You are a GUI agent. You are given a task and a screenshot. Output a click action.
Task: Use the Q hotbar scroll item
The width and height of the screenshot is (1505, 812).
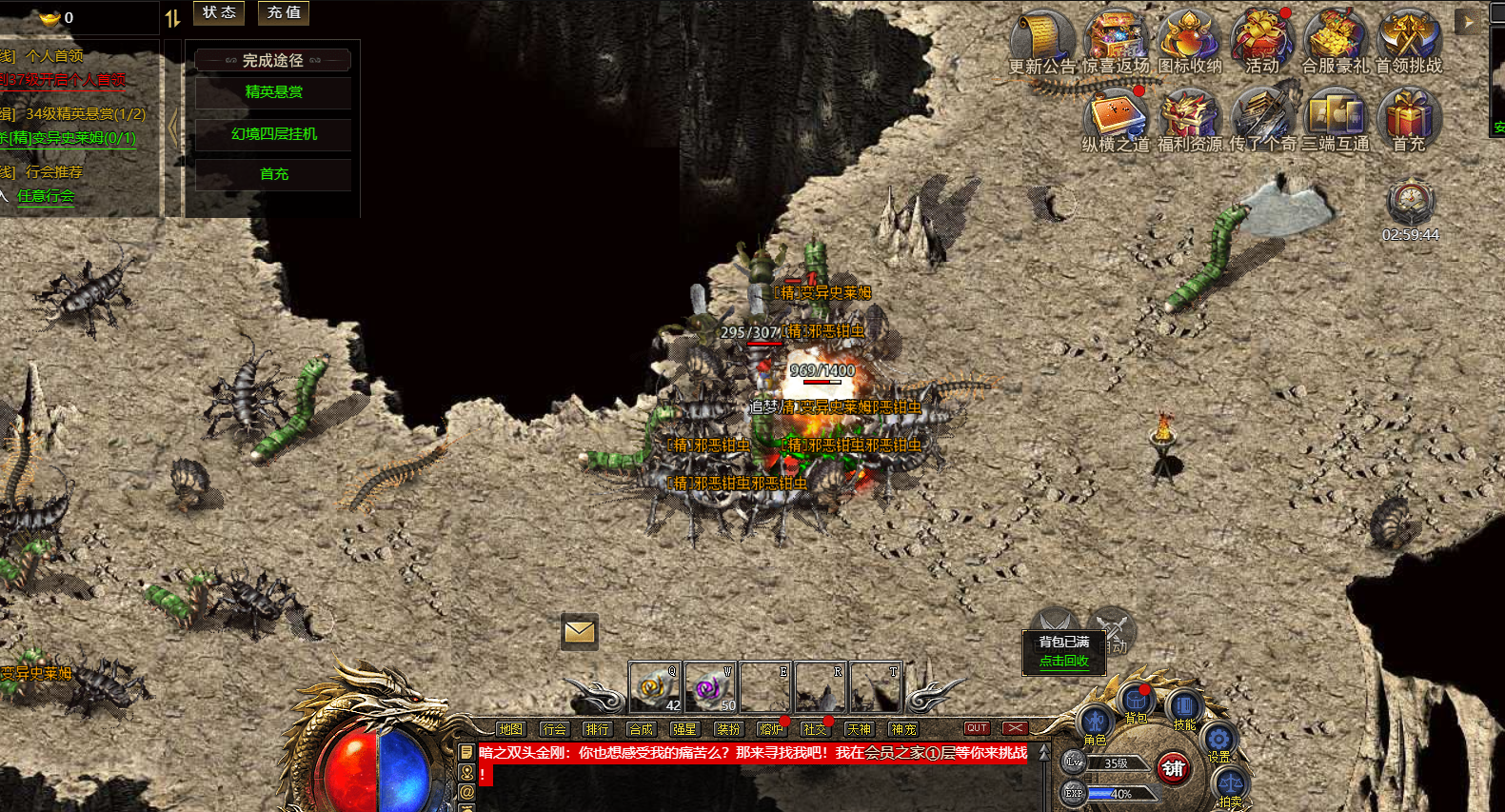pyautogui.click(x=654, y=687)
